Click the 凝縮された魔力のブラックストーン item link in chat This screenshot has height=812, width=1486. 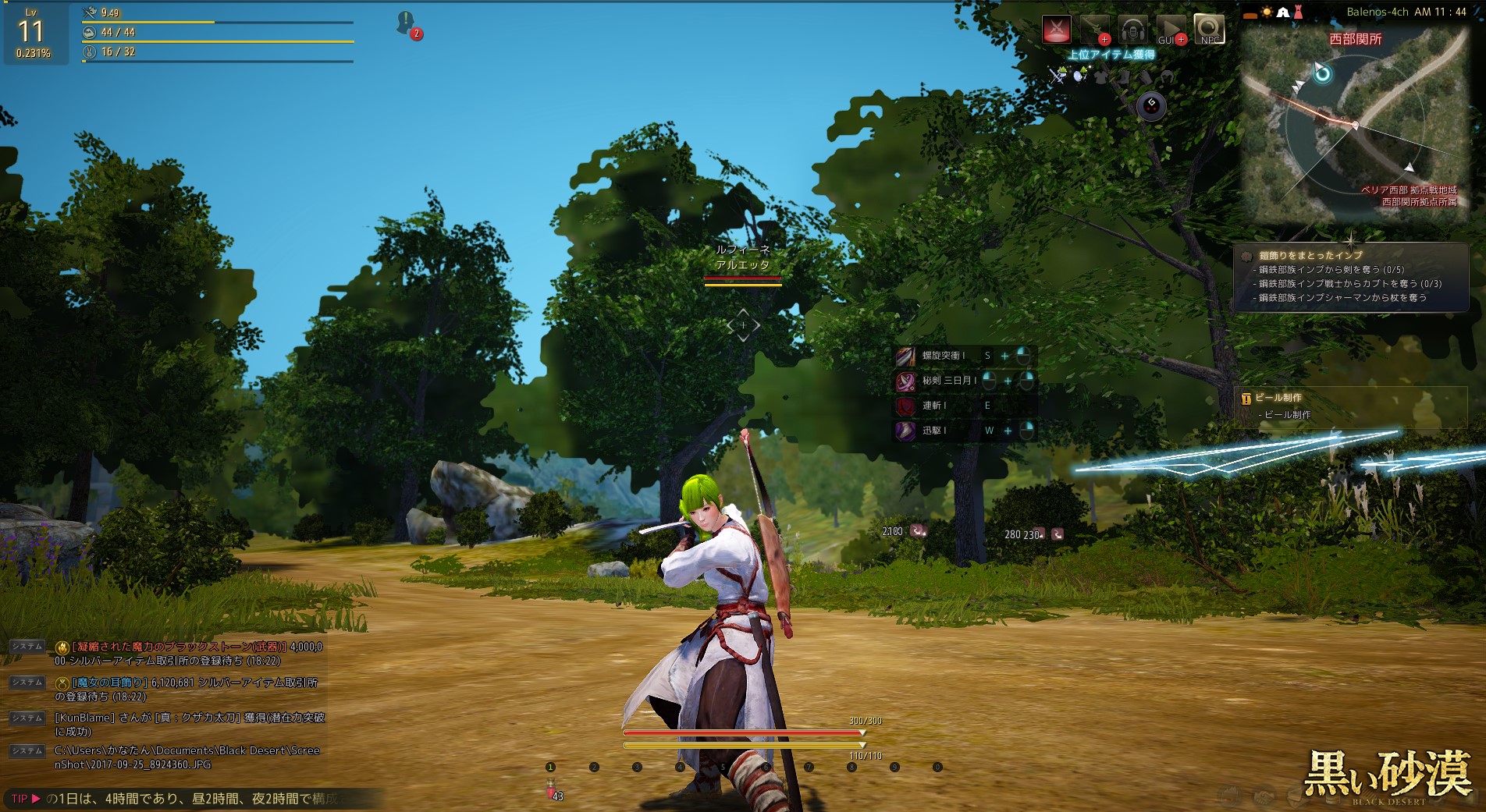(179, 647)
